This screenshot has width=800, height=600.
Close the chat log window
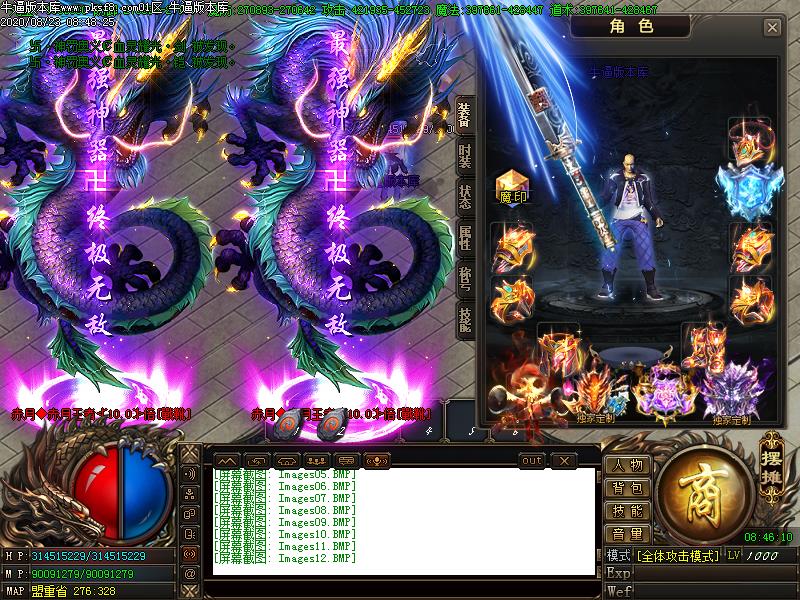pos(565,460)
